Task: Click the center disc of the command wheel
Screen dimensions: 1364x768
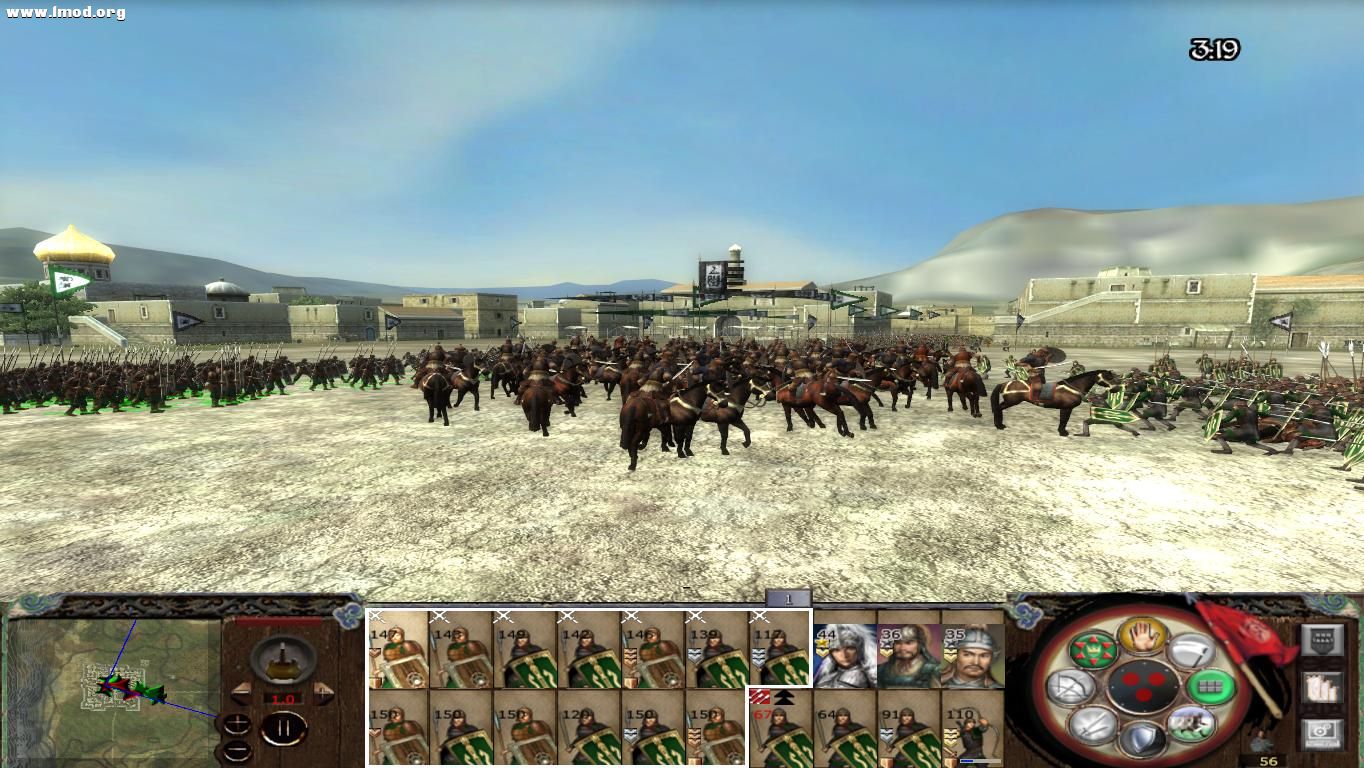Action: 1145,686
